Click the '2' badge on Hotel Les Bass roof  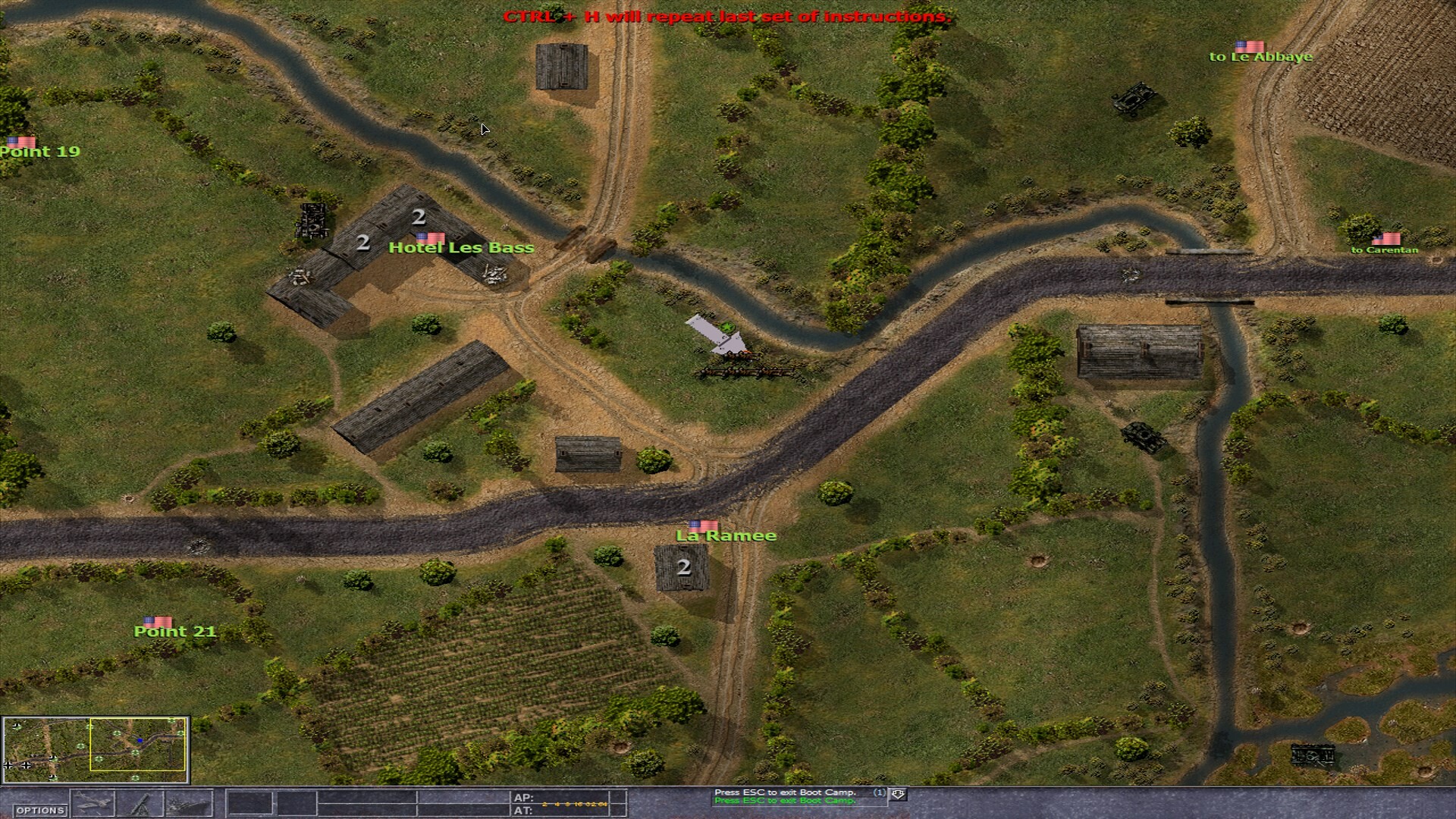click(418, 218)
